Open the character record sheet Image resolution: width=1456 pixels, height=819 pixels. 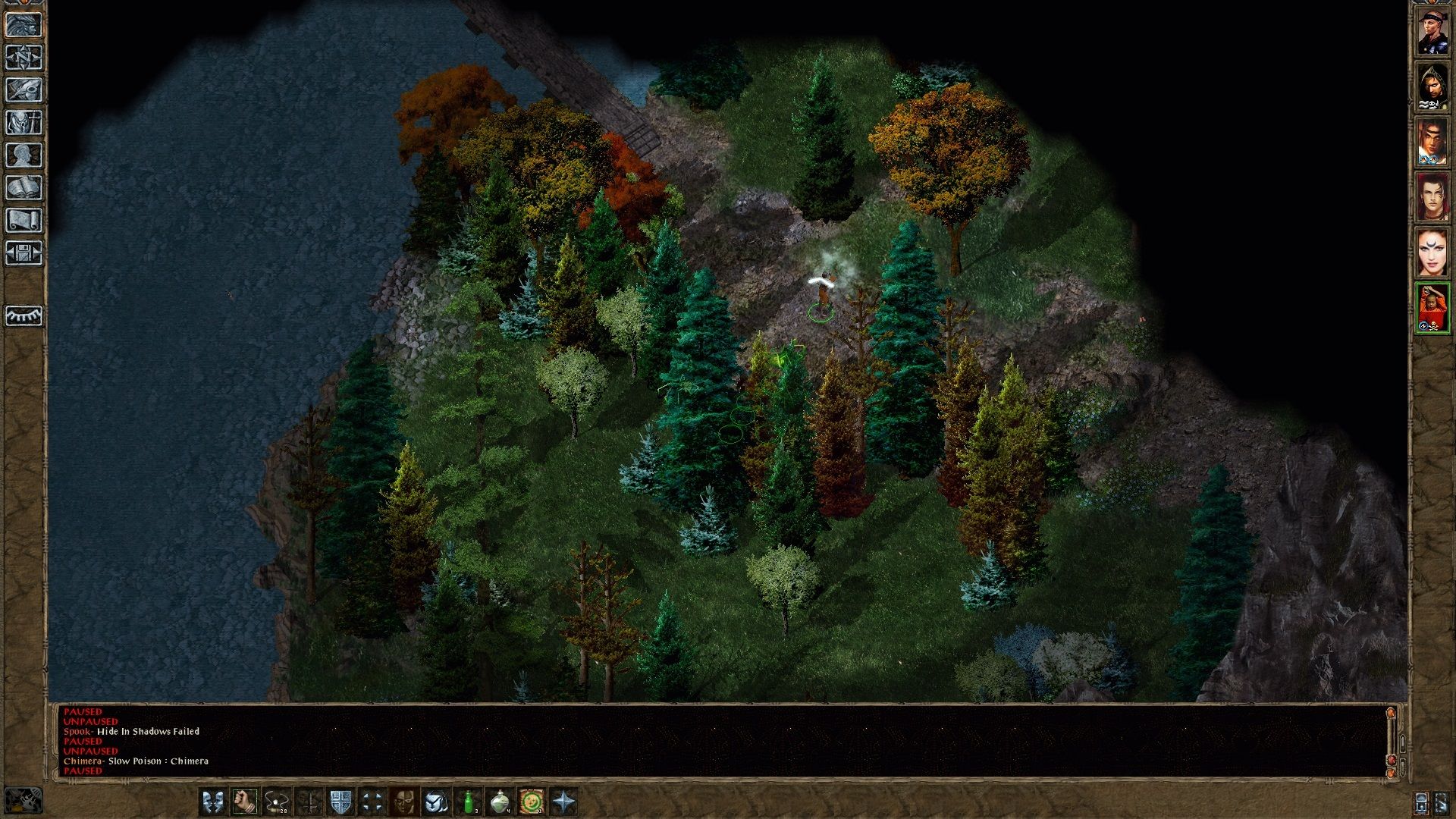[24, 155]
